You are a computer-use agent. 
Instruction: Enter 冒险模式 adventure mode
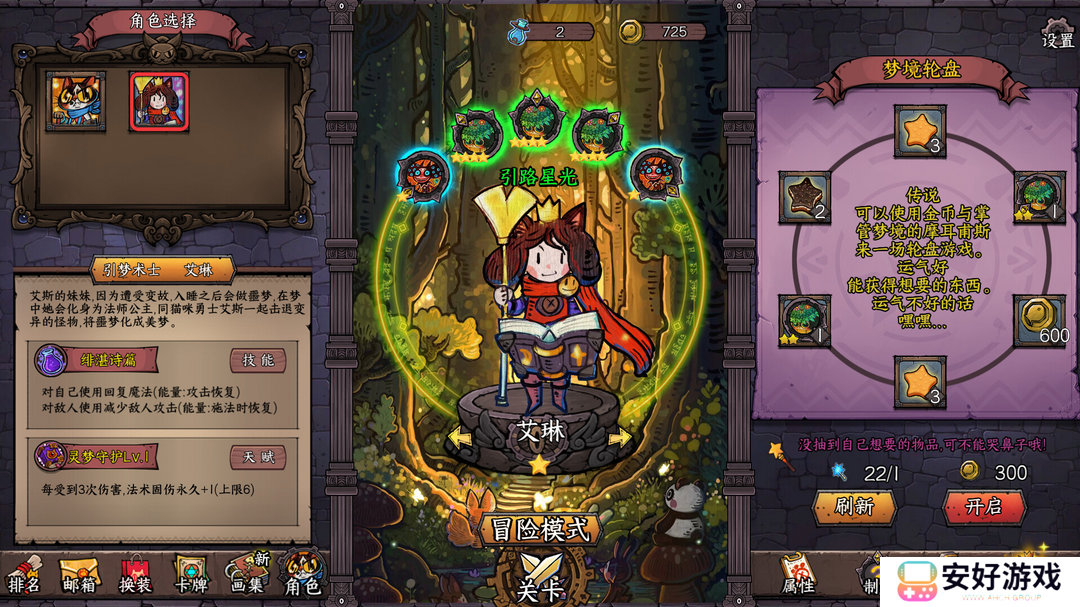[x=540, y=529]
